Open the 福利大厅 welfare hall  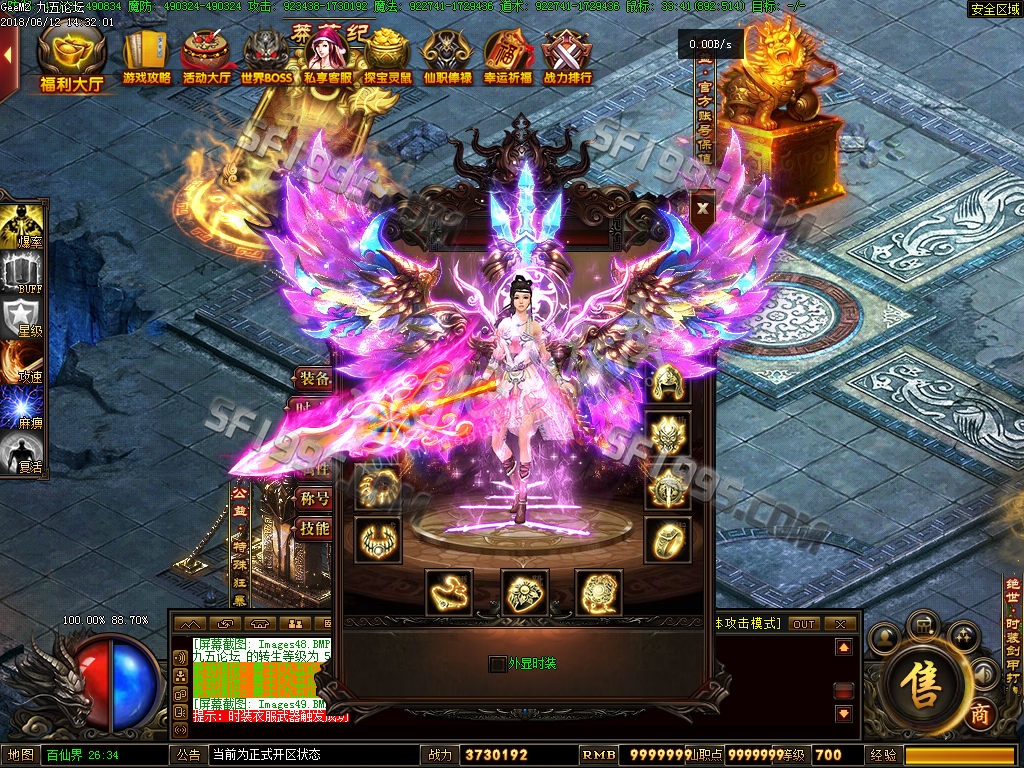tap(71, 58)
